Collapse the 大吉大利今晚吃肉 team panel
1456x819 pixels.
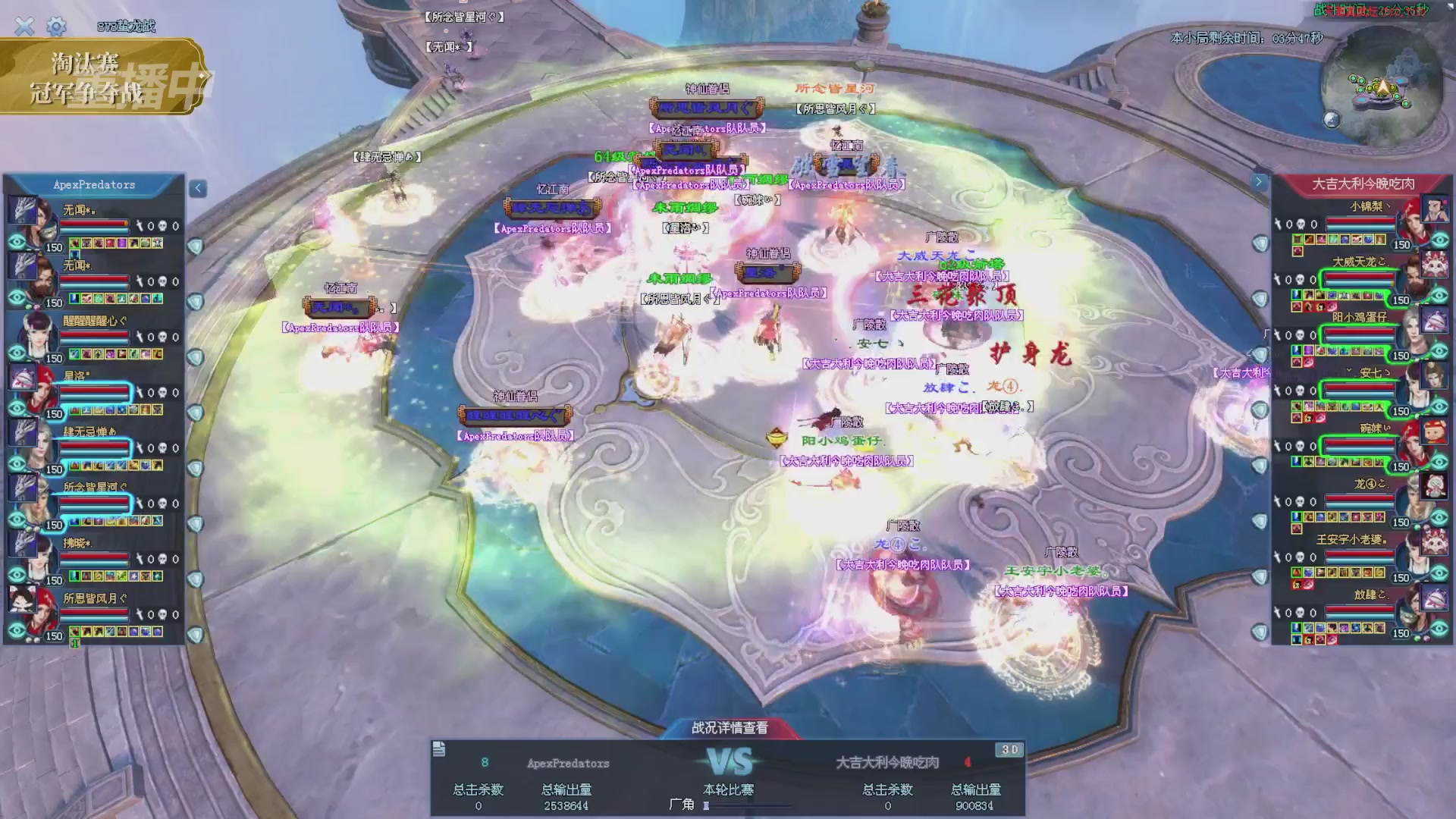click(1259, 182)
